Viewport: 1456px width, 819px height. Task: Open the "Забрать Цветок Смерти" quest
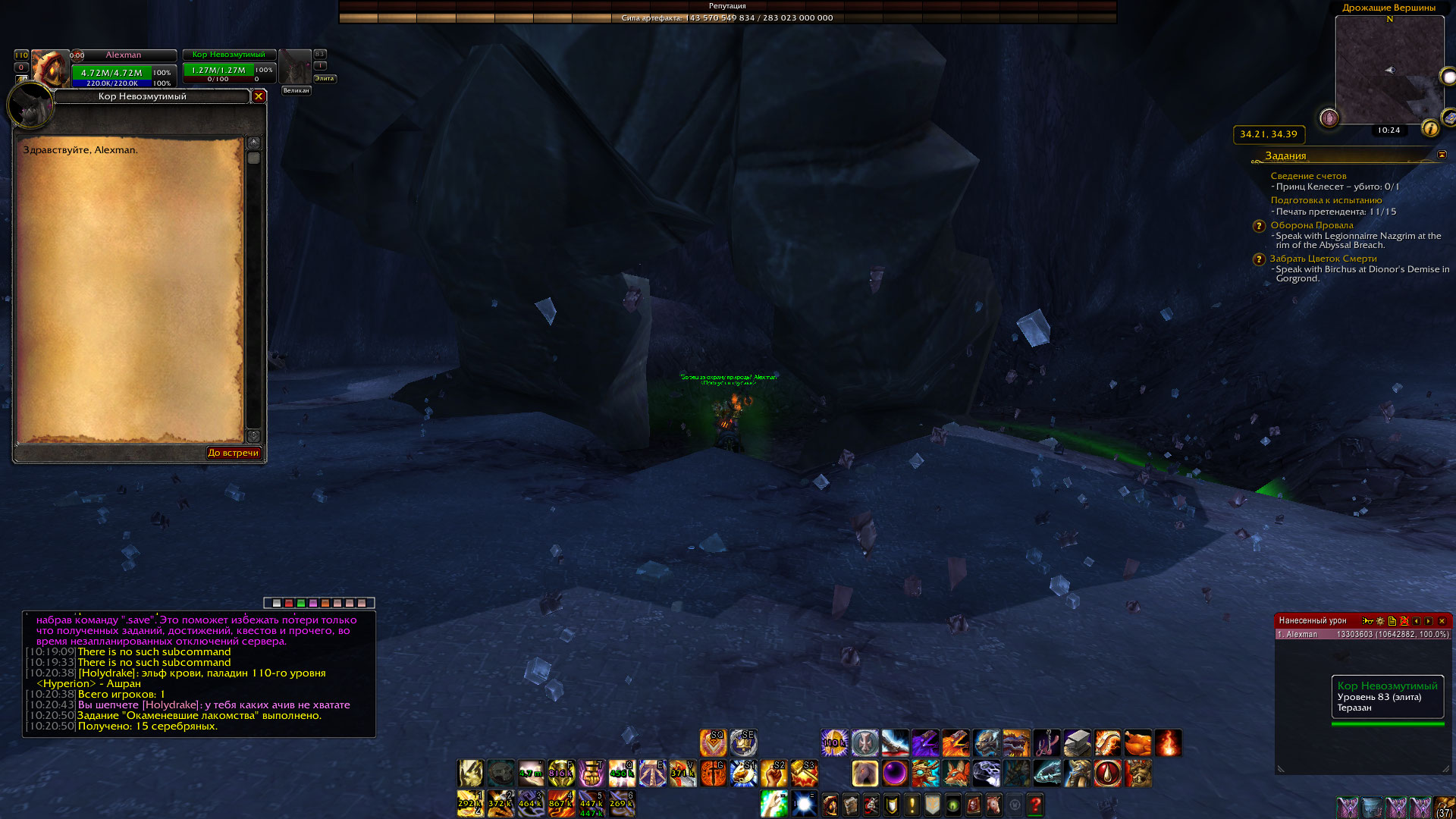point(1323,259)
